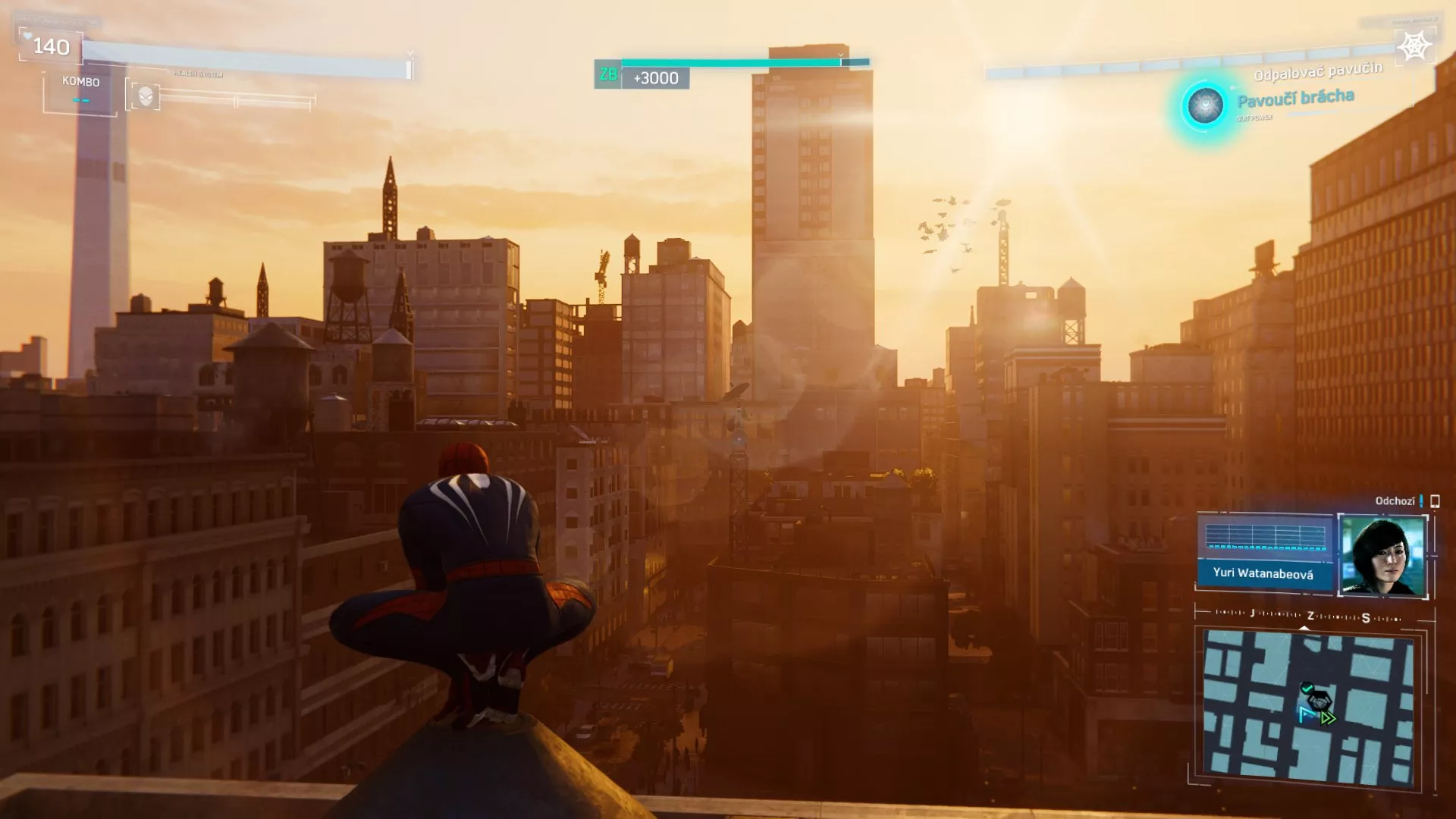
Task: Click the green checkmark objective icon on minimap
Action: 1306,687
